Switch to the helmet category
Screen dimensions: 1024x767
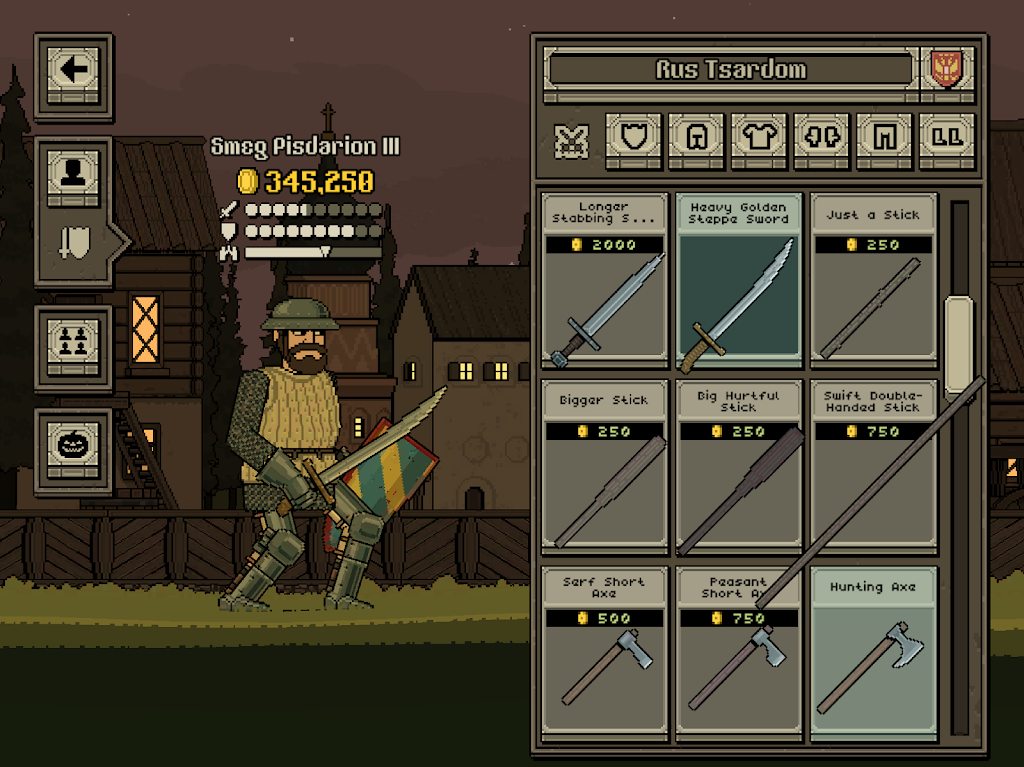pos(697,138)
